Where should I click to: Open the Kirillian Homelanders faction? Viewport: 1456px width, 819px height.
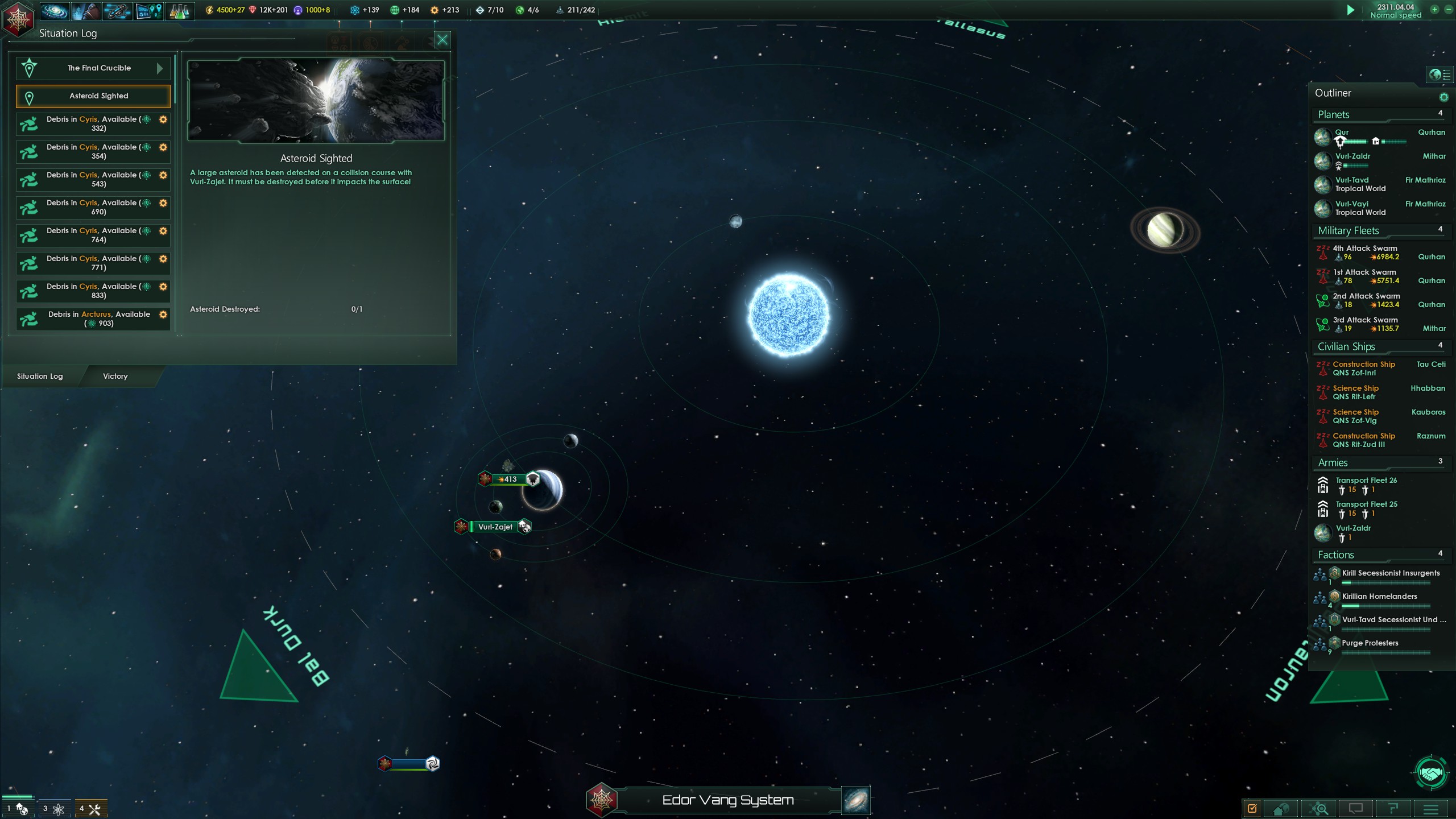click(1379, 597)
